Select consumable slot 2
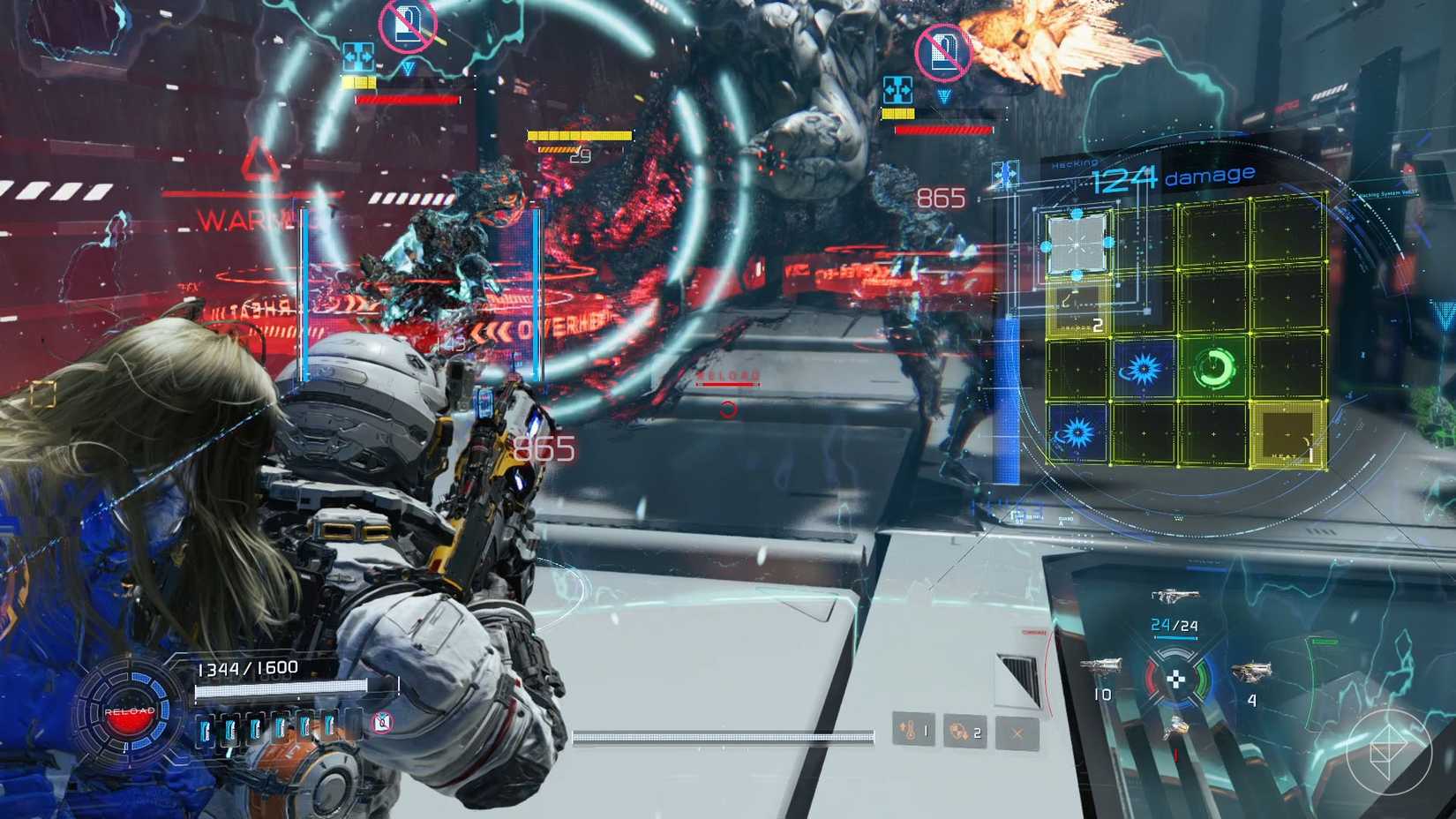The image size is (1456, 819). pyautogui.click(x=964, y=731)
